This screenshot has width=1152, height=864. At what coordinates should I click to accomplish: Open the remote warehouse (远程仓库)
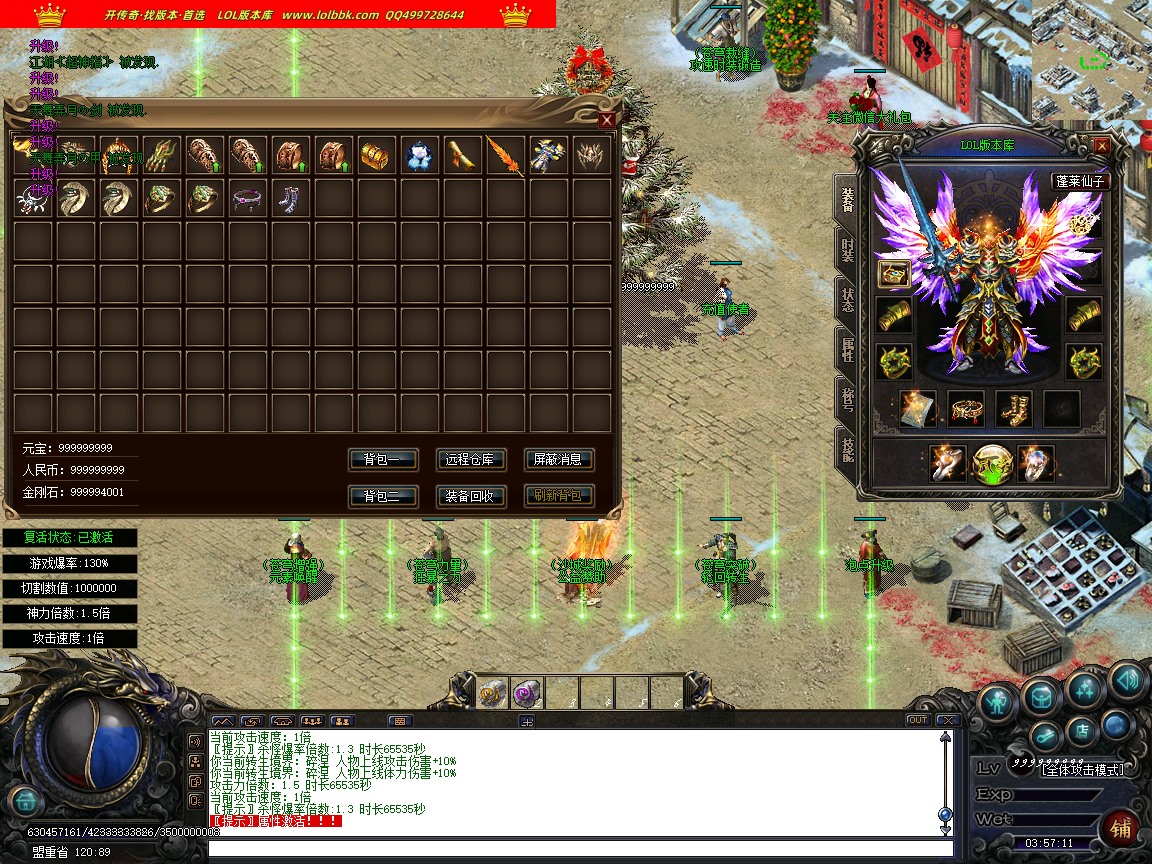click(471, 460)
